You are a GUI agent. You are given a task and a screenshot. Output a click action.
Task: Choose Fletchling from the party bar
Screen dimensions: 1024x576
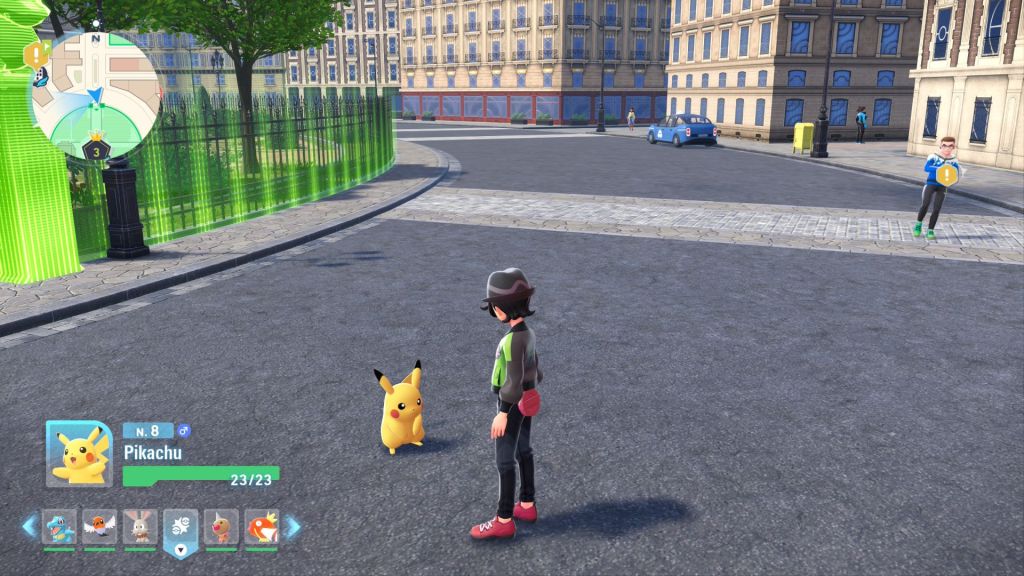pyautogui.click(x=100, y=526)
